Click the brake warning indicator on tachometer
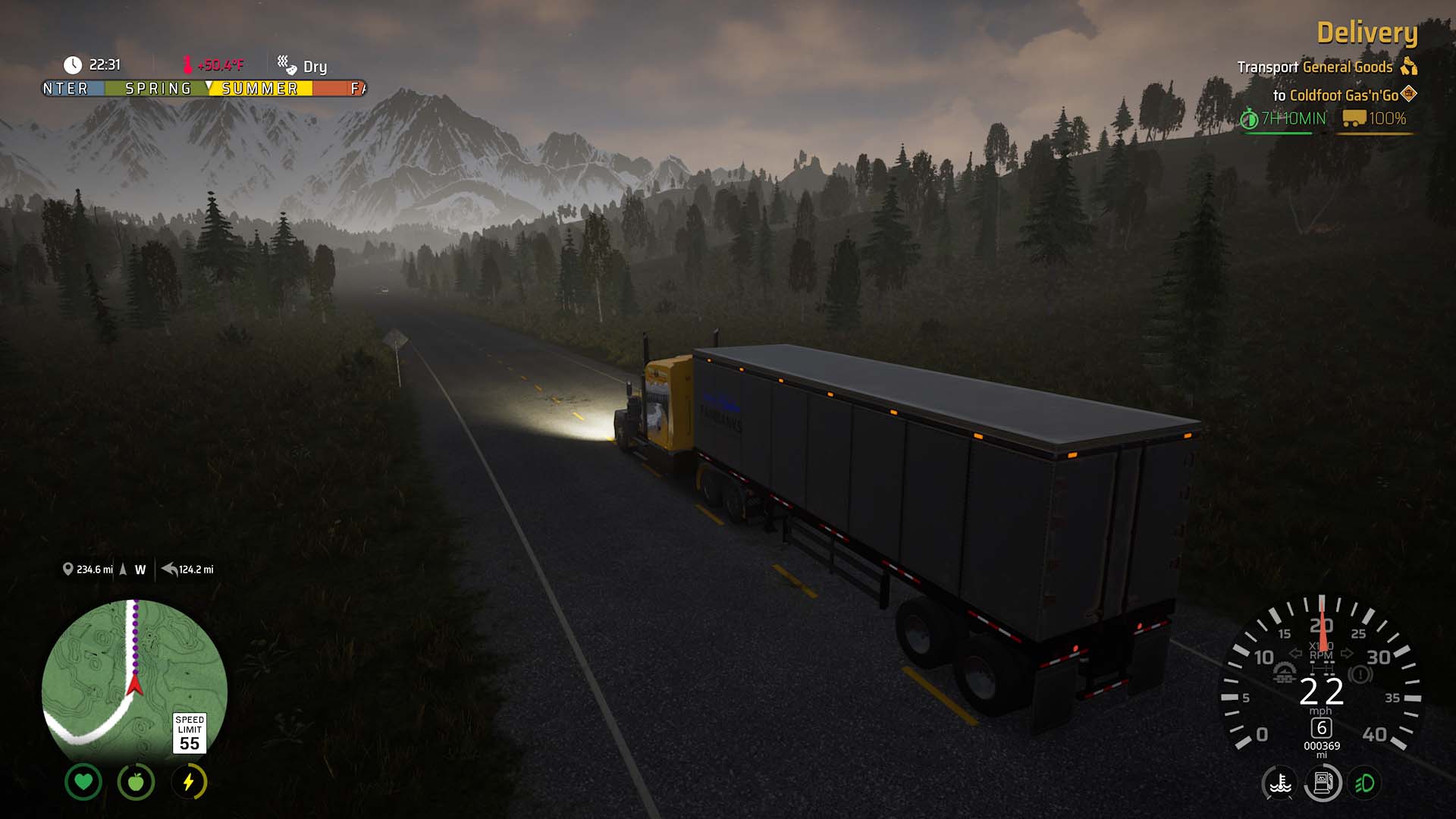Viewport: 1456px width, 819px height. coord(1360,674)
